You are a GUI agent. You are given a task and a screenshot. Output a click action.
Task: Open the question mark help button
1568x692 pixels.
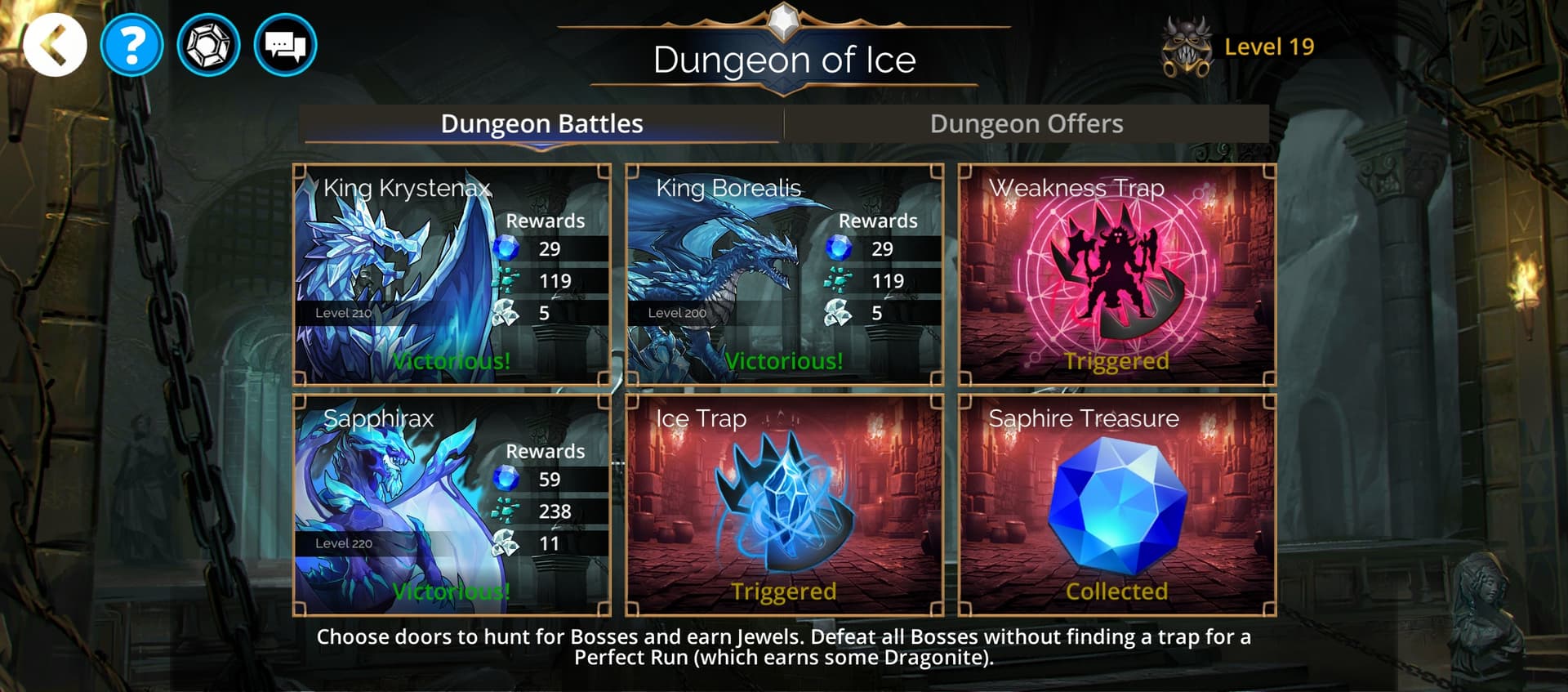131,46
